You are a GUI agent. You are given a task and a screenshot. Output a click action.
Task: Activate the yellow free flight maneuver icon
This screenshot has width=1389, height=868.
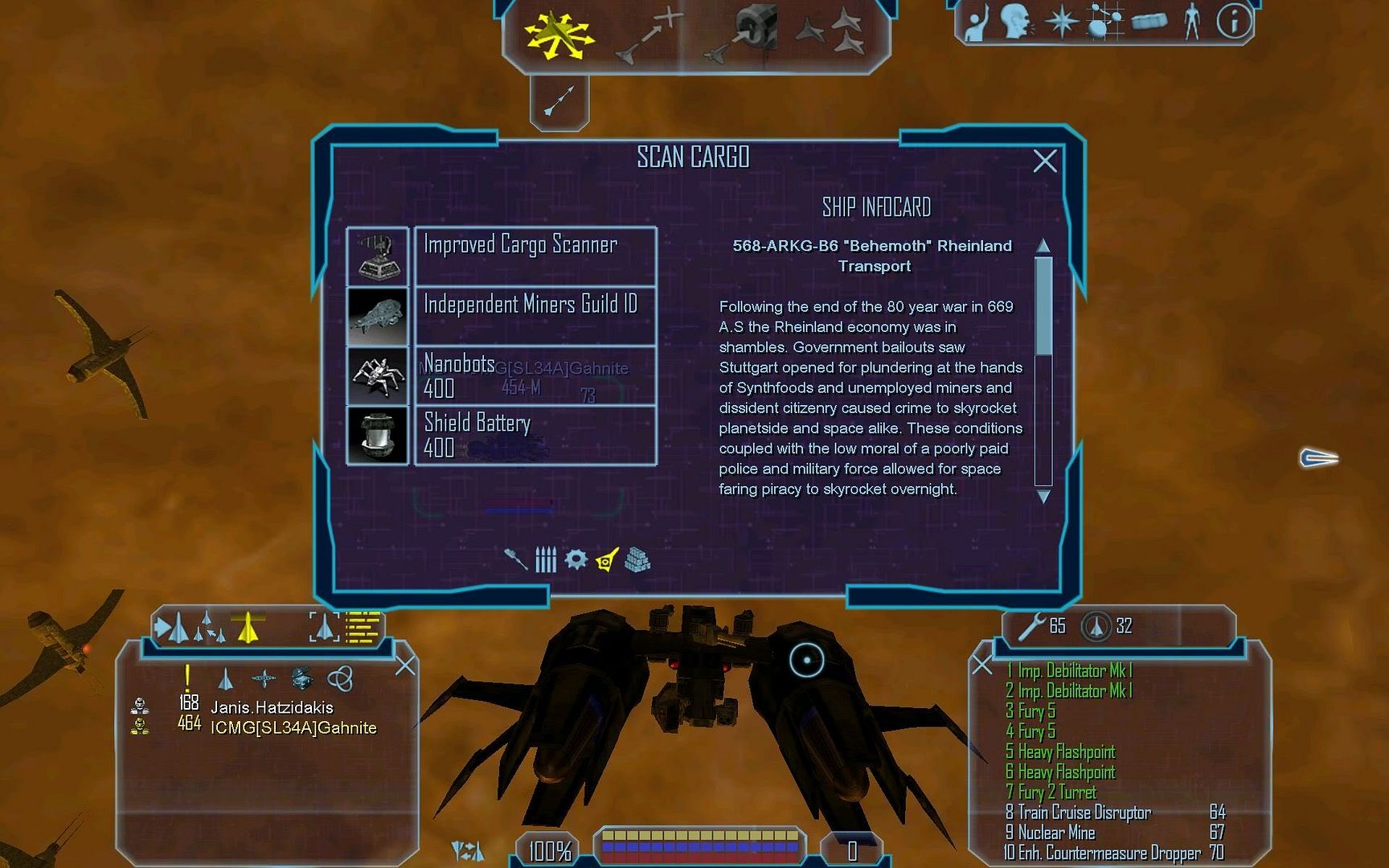559,36
